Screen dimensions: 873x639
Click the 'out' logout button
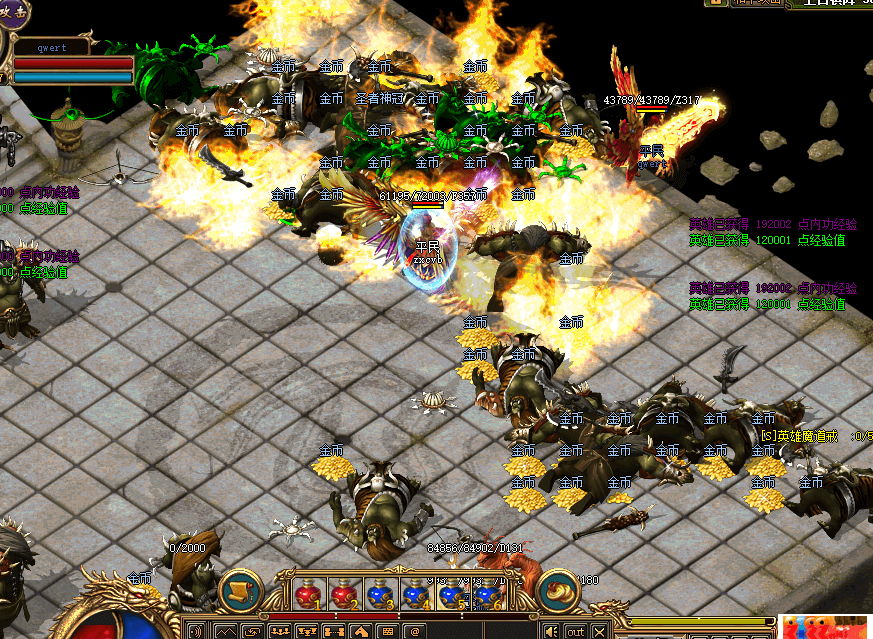[575, 631]
